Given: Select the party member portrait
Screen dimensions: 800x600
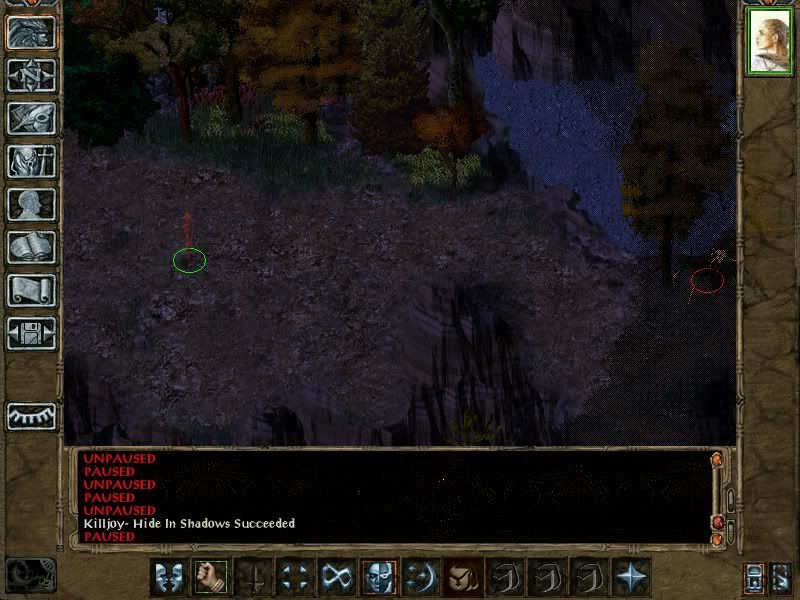Looking at the screenshot, I should 770,43.
